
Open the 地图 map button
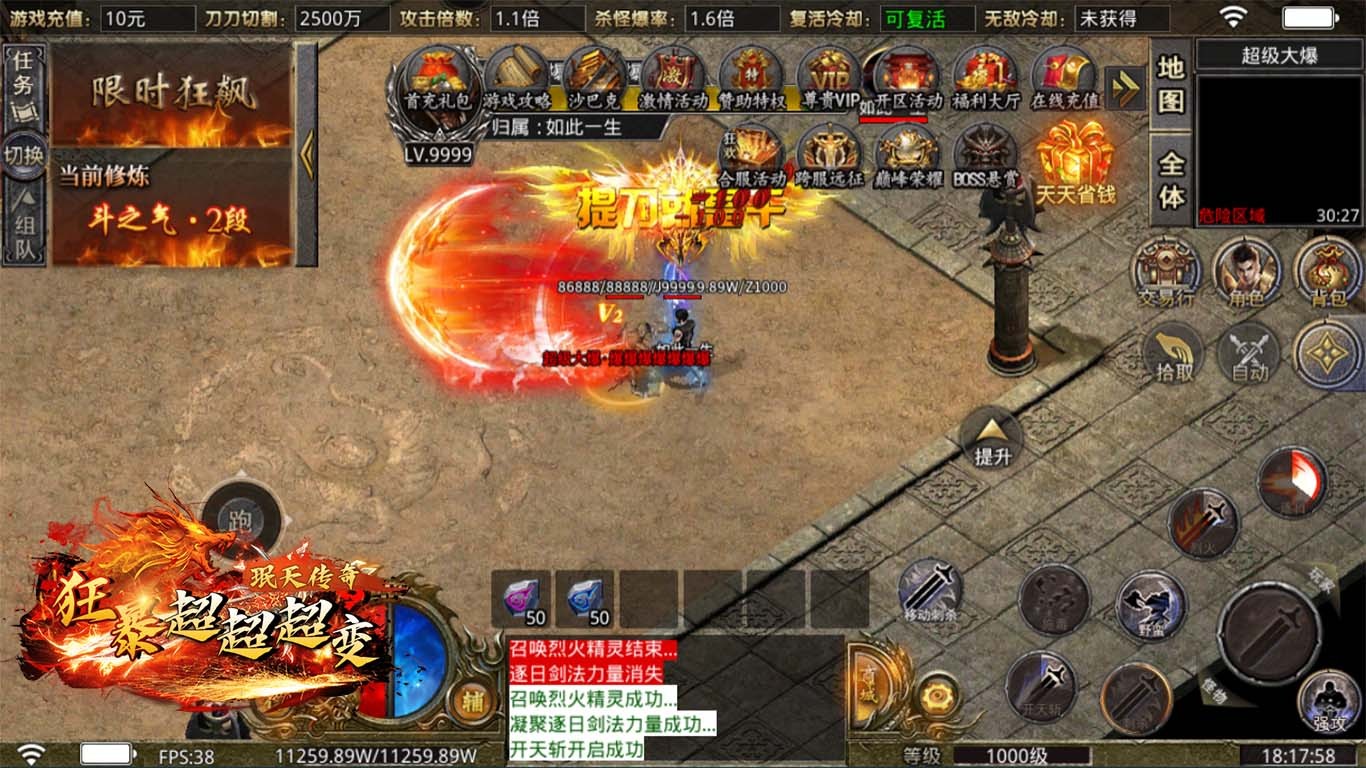point(1171,84)
